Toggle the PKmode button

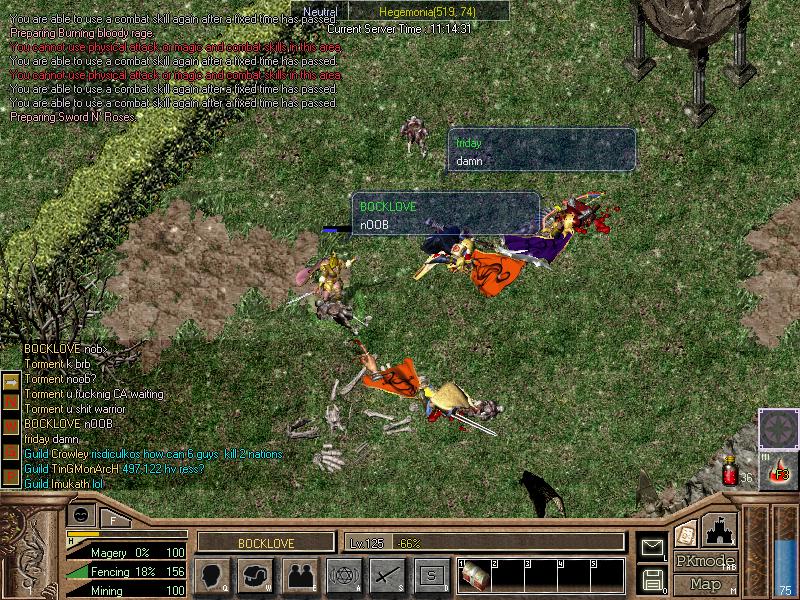pos(705,561)
